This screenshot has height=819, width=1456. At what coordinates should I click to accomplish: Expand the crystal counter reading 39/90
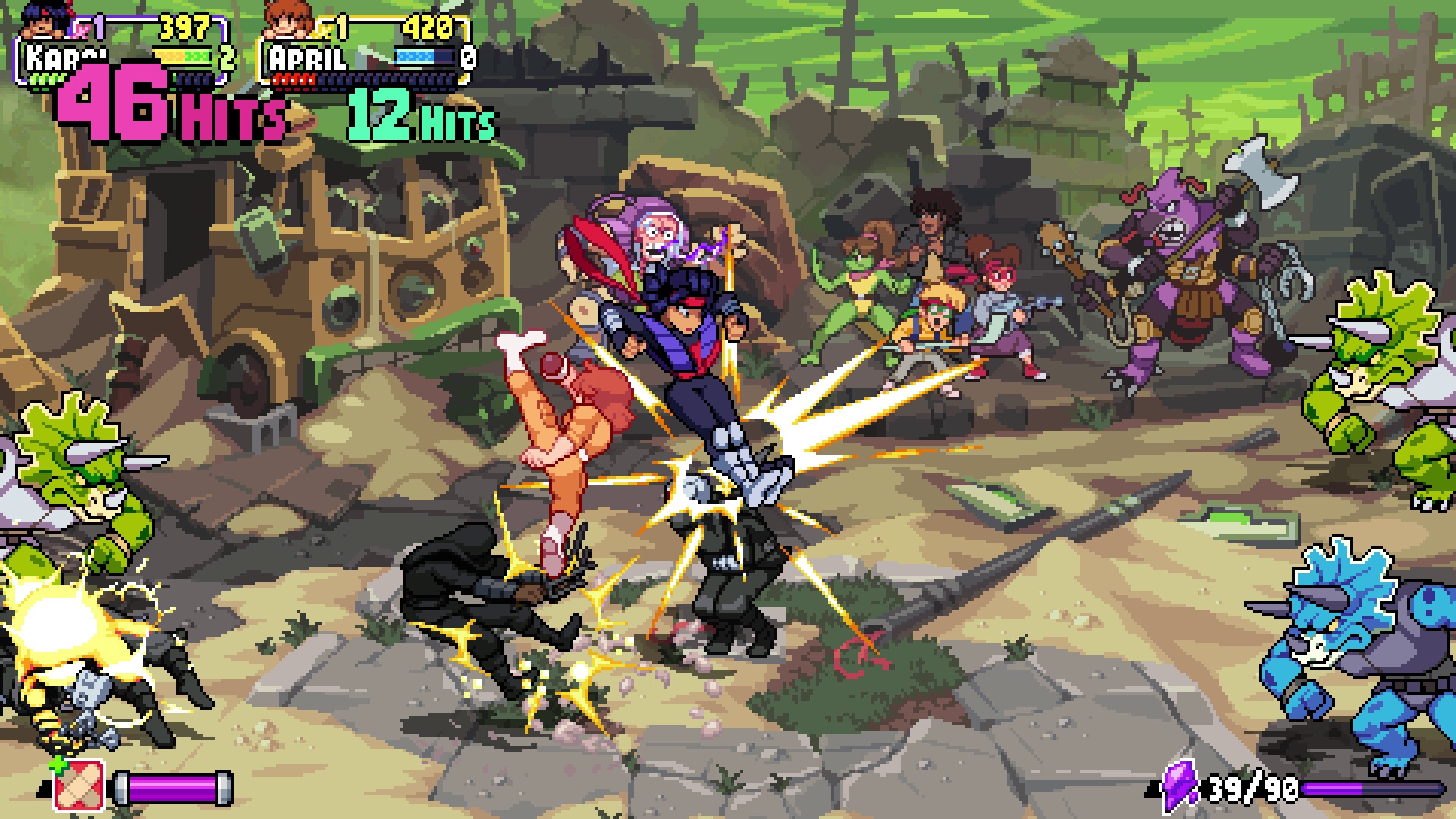[x=1252, y=788]
